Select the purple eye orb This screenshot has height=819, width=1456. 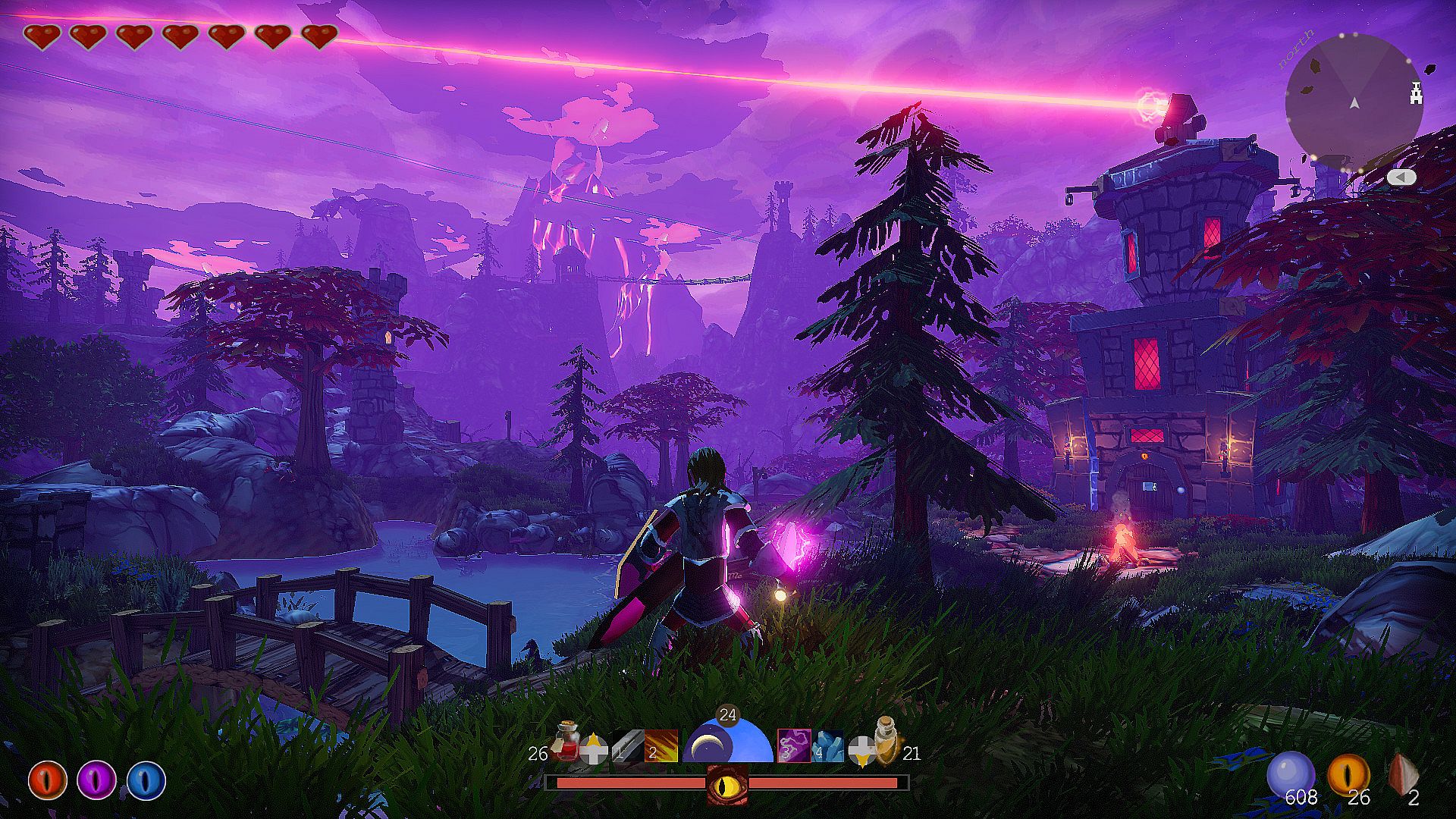97,781
